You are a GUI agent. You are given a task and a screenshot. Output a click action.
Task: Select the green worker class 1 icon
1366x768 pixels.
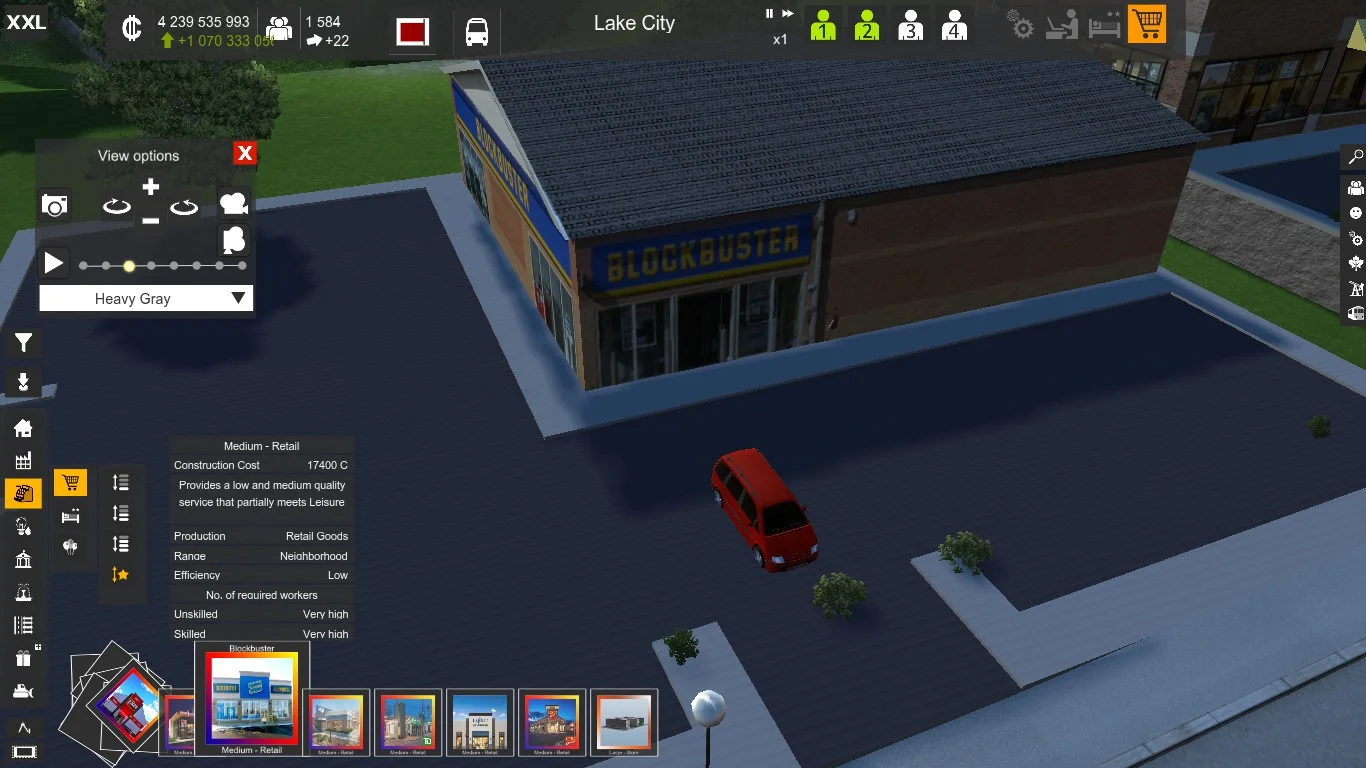click(823, 25)
